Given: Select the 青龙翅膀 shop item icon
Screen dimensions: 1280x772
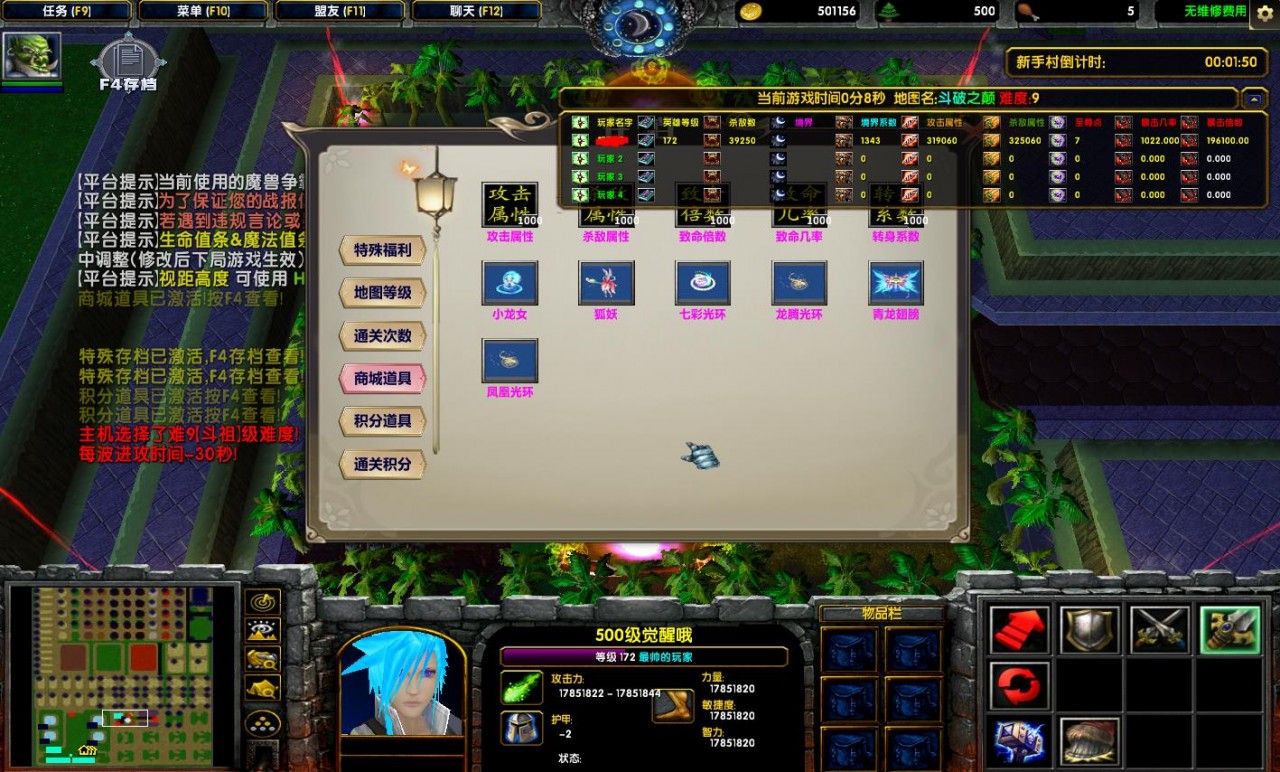Looking at the screenshot, I should point(894,282).
